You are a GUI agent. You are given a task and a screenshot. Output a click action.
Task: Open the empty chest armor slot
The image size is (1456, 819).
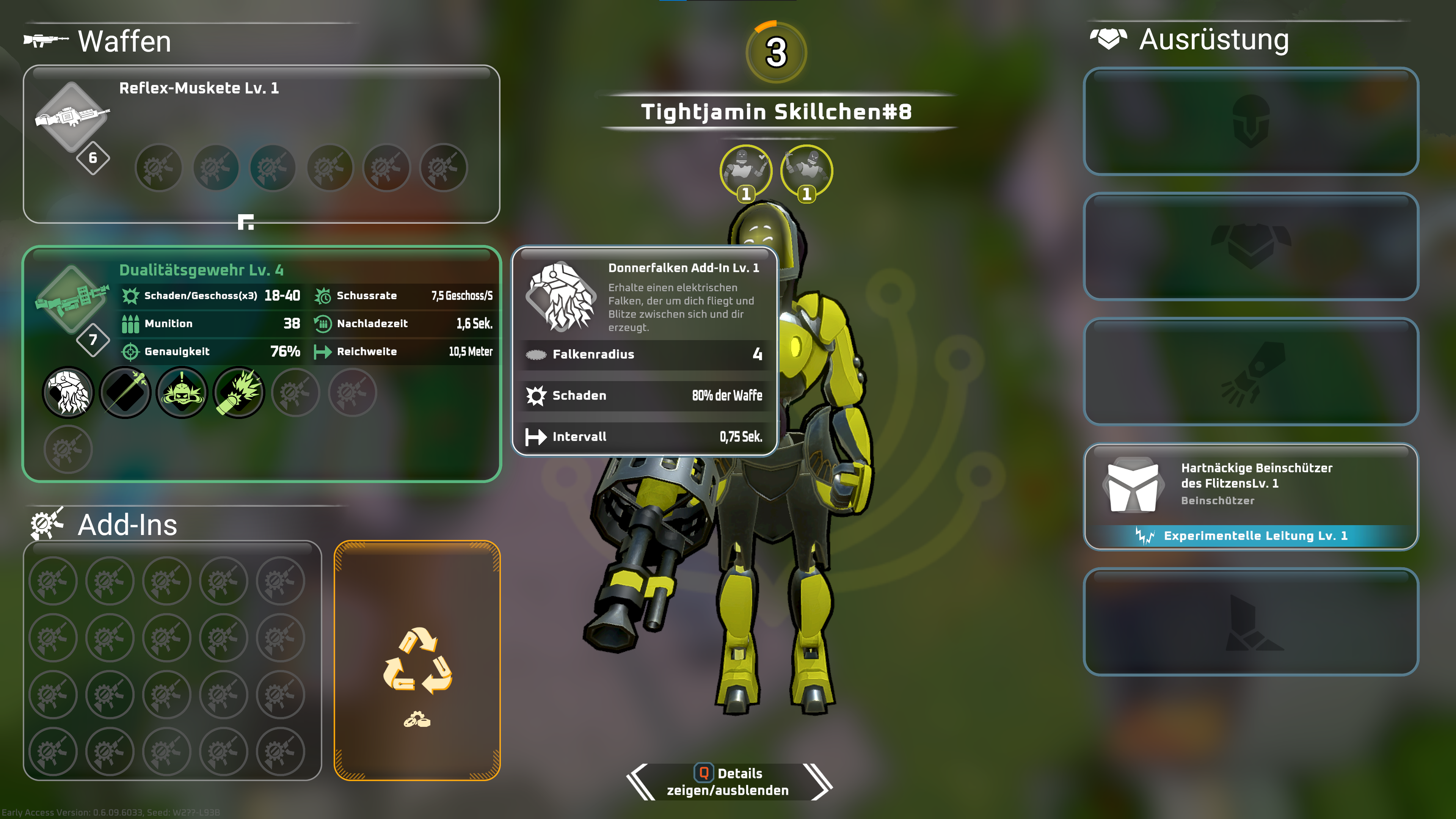pos(1250,246)
